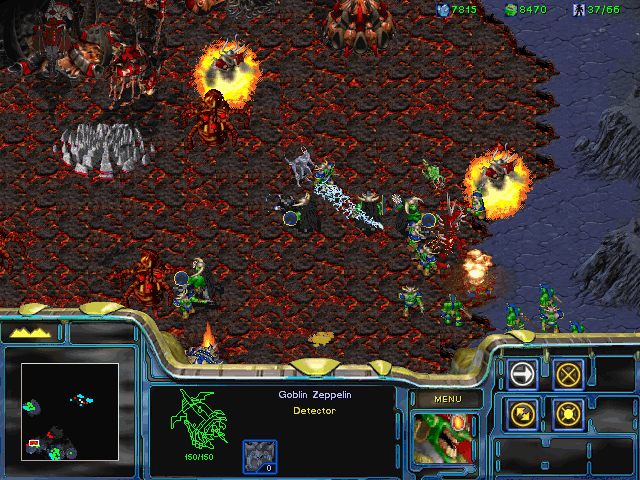Click the Goblin Zeppelin portrait
This screenshot has height=480, width=640.
click(446, 439)
